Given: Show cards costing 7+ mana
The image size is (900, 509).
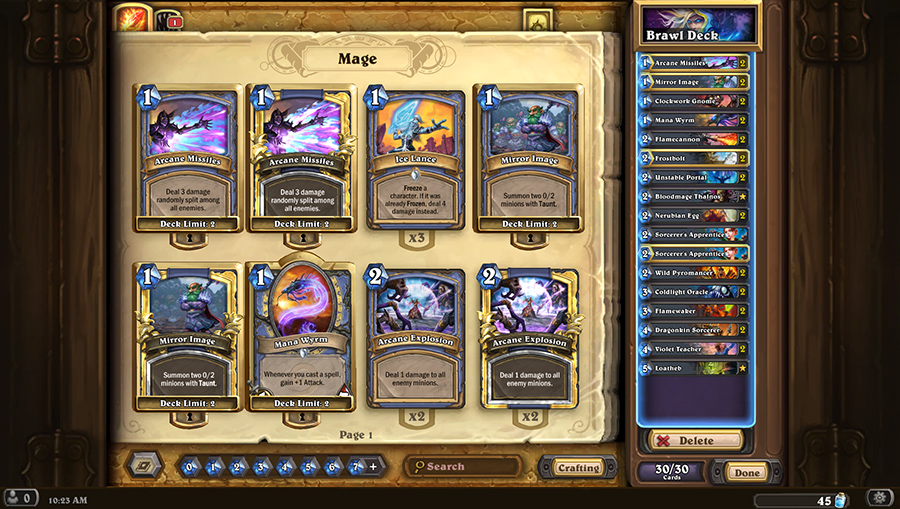Looking at the screenshot, I should click(359, 466).
